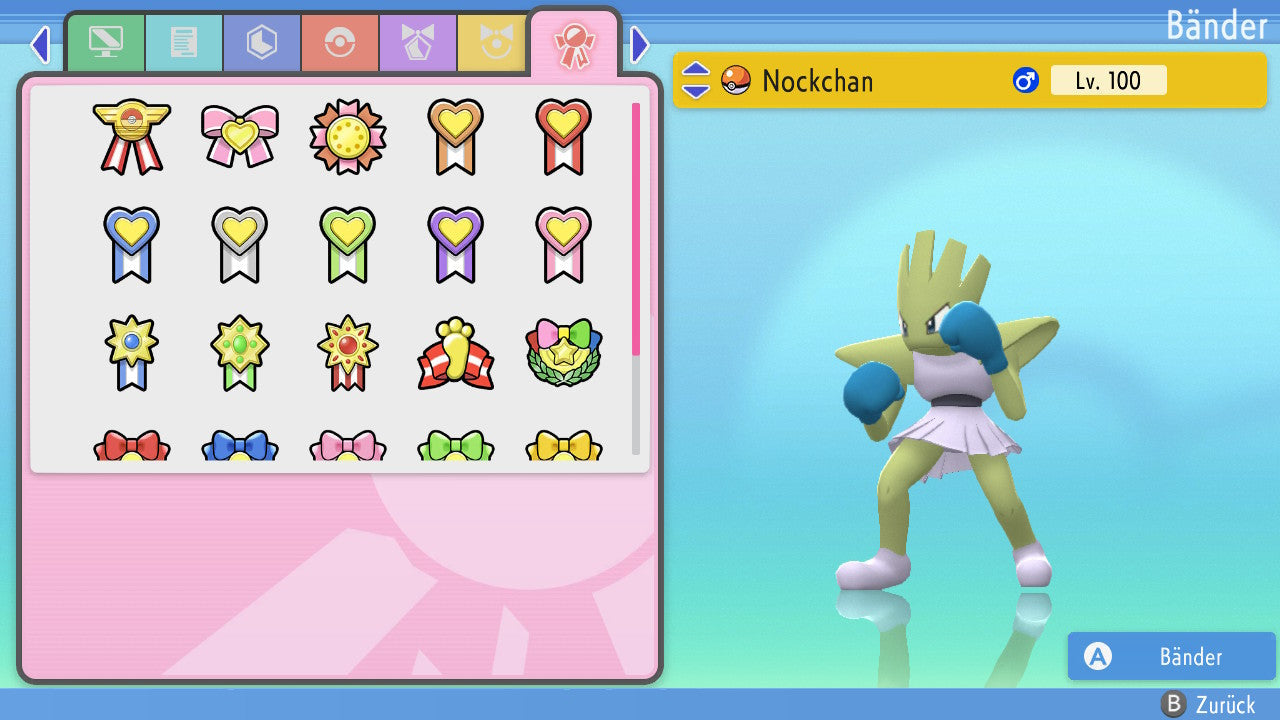Select the gray heart ribbon

tap(240, 244)
